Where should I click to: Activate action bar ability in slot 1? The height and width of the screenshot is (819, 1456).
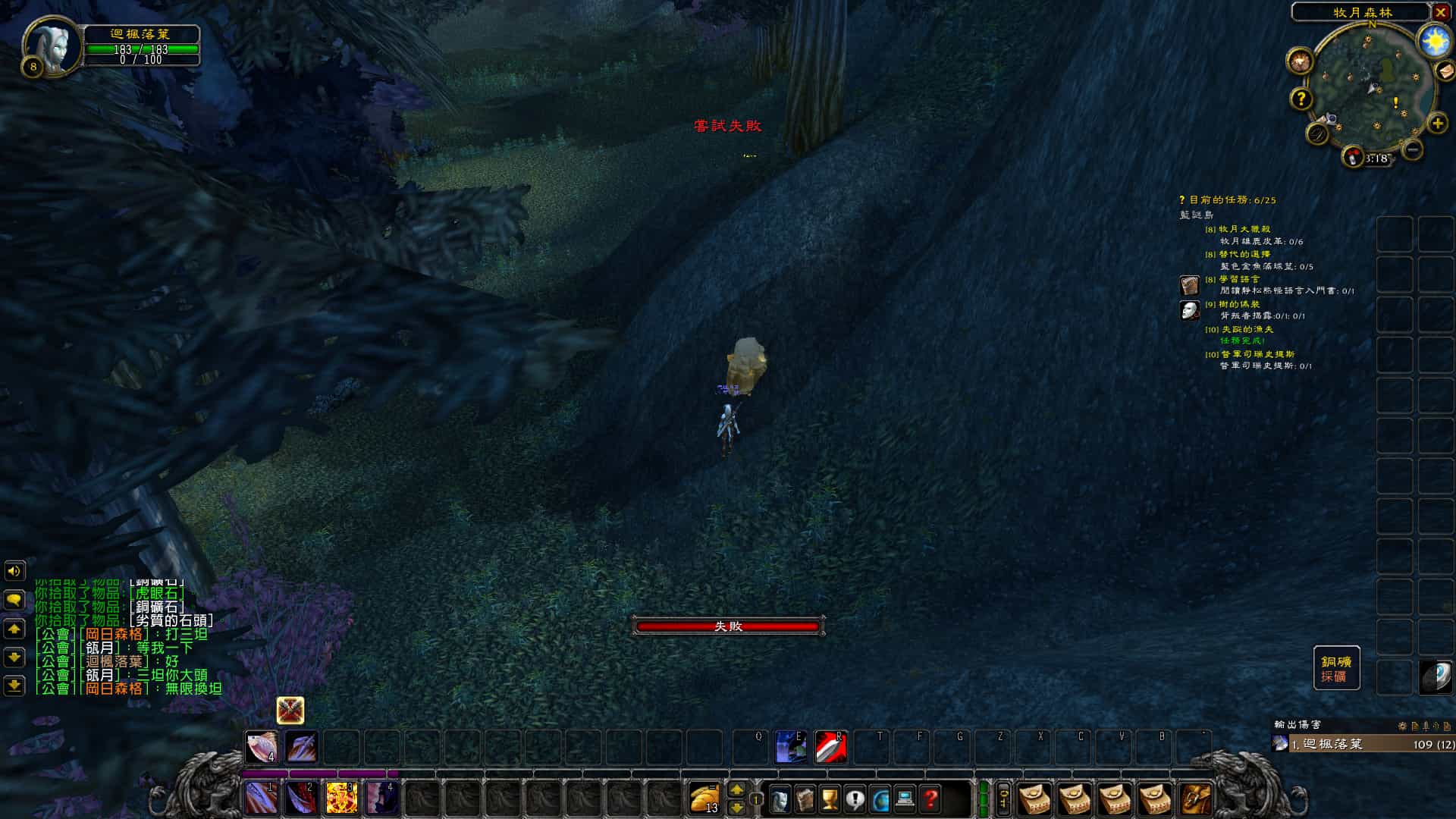pyautogui.click(x=261, y=798)
